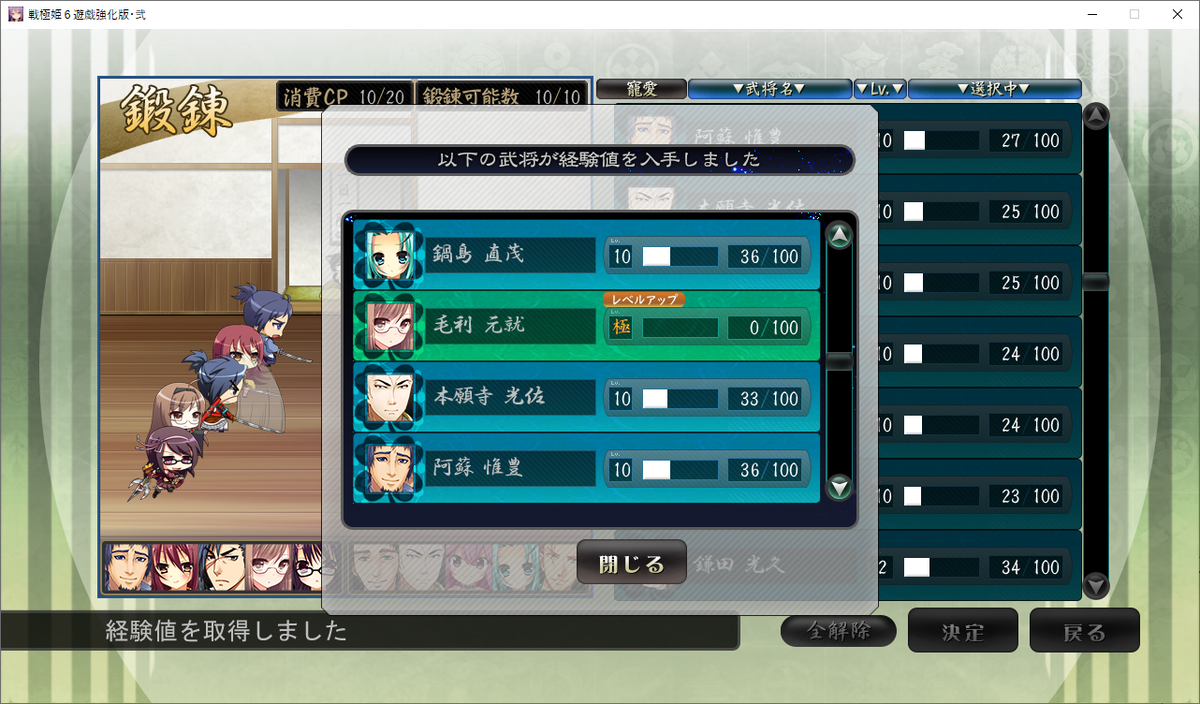This screenshot has width=1200, height=704.
Task: Clear all selections with 全解除
Action: (x=838, y=631)
